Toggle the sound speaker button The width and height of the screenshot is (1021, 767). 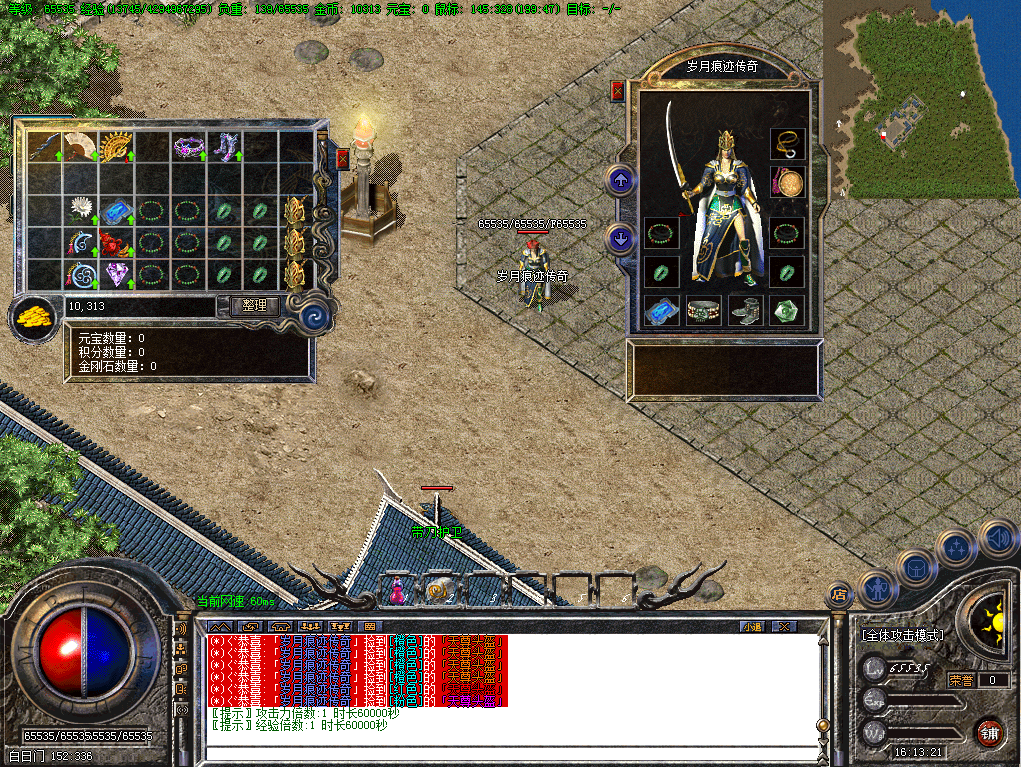tap(996, 538)
